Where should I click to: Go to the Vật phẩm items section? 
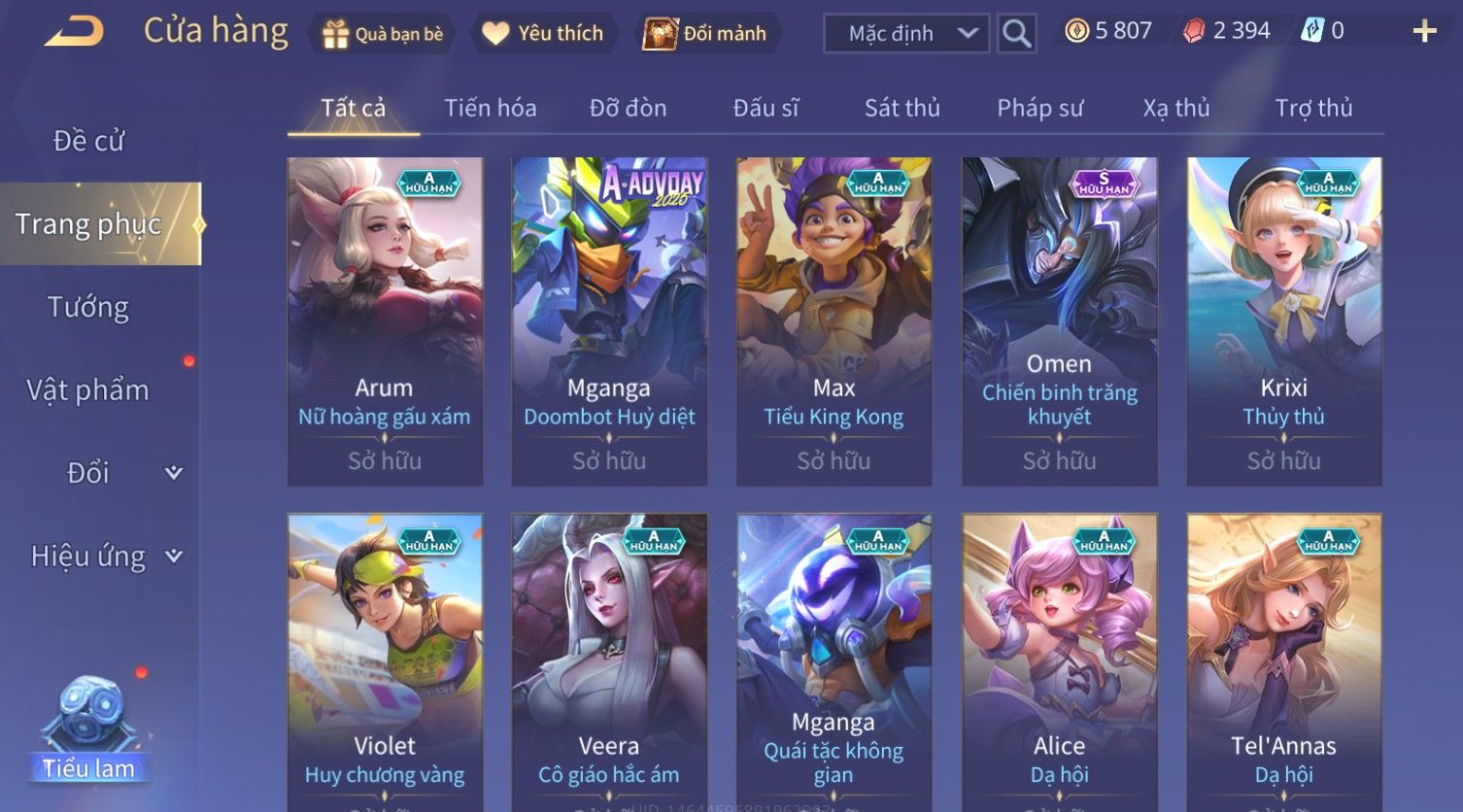click(88, 390)
